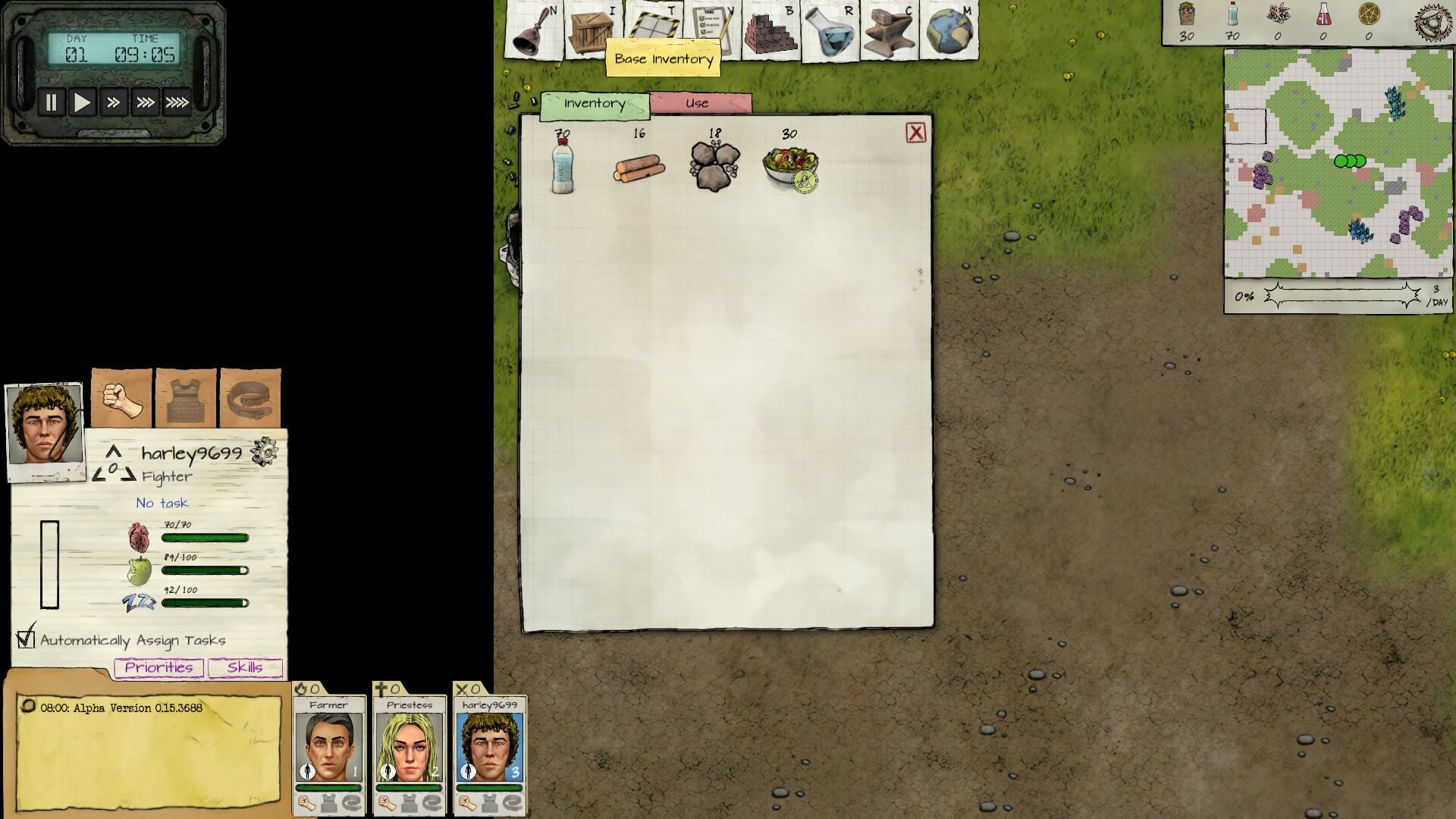Select the salad bowl food item
The width and height of the screenshot is (1456, 819).
tap(789, 165)
